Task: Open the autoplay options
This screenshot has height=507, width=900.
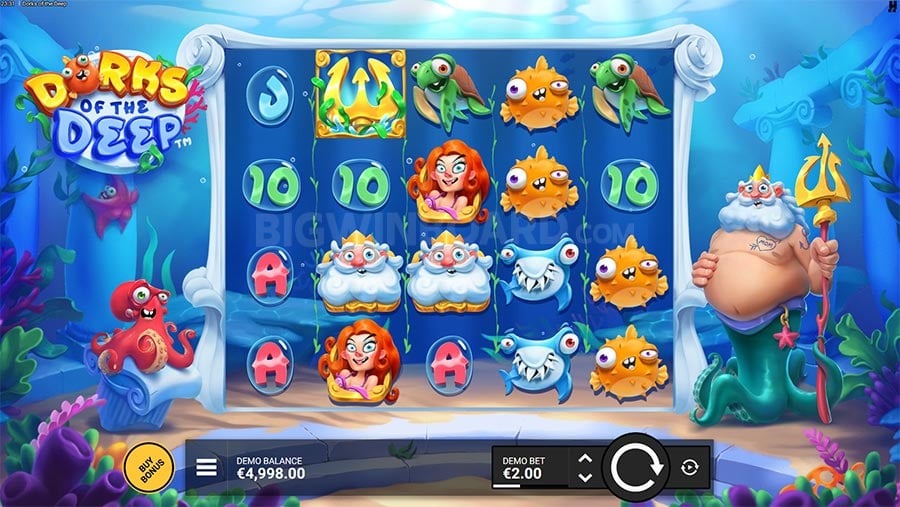Action: pos(690,467)
